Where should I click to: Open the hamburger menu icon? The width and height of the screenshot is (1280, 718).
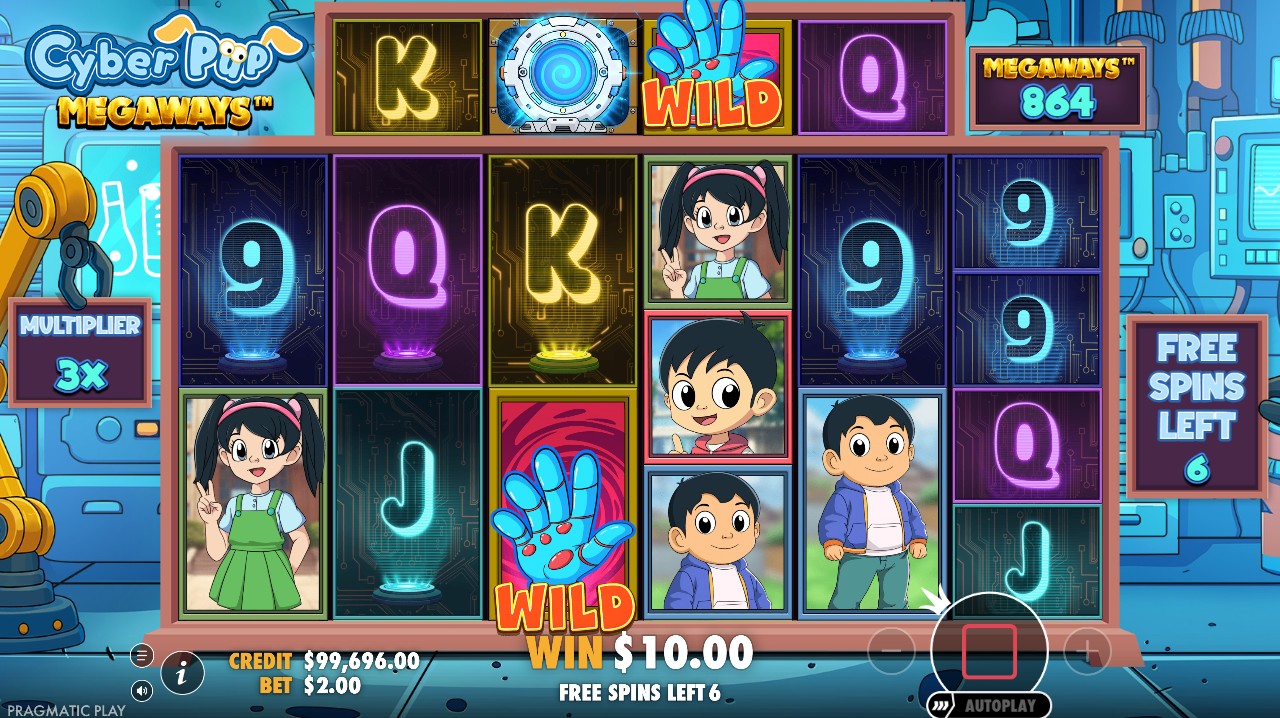pos(142,655)
